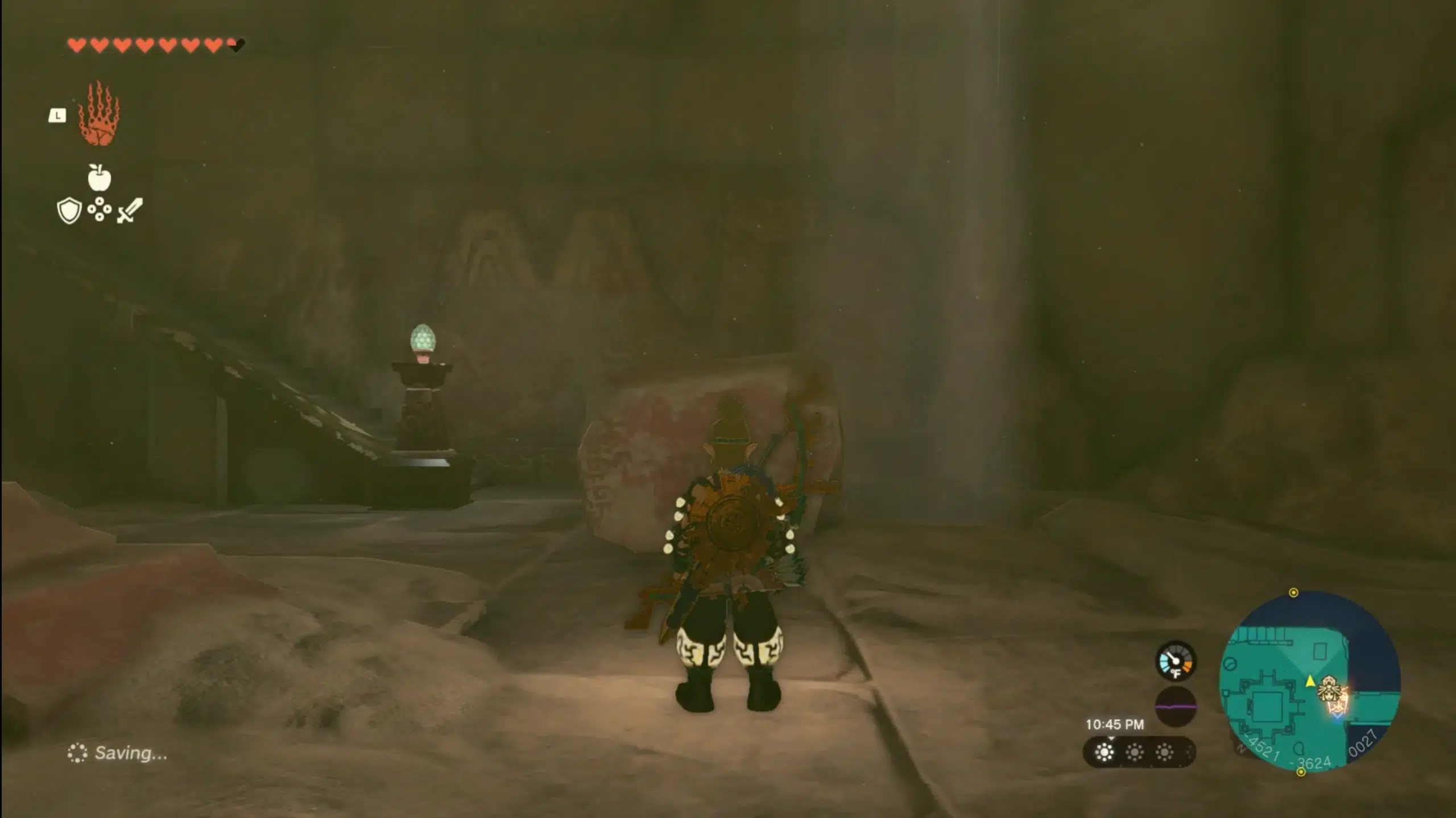
Task: Click the five-orb materials icon
Action: click(x=100, y=209)
